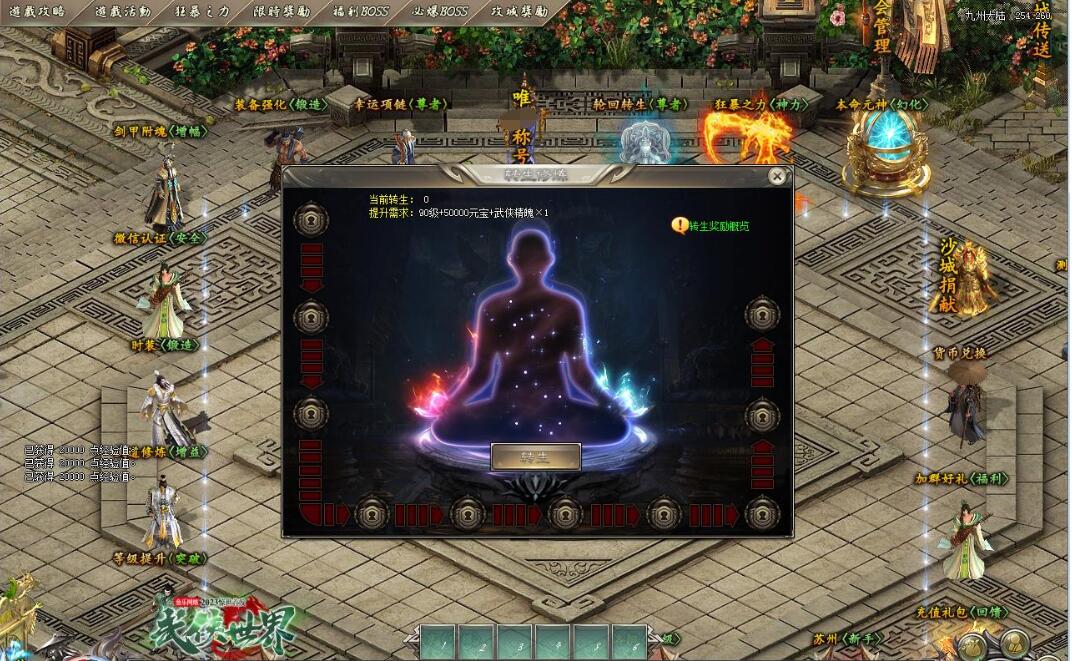Close the reincarnation dialog window
The height and width of the screenshot is (661, 1072).
pos(777,176)
